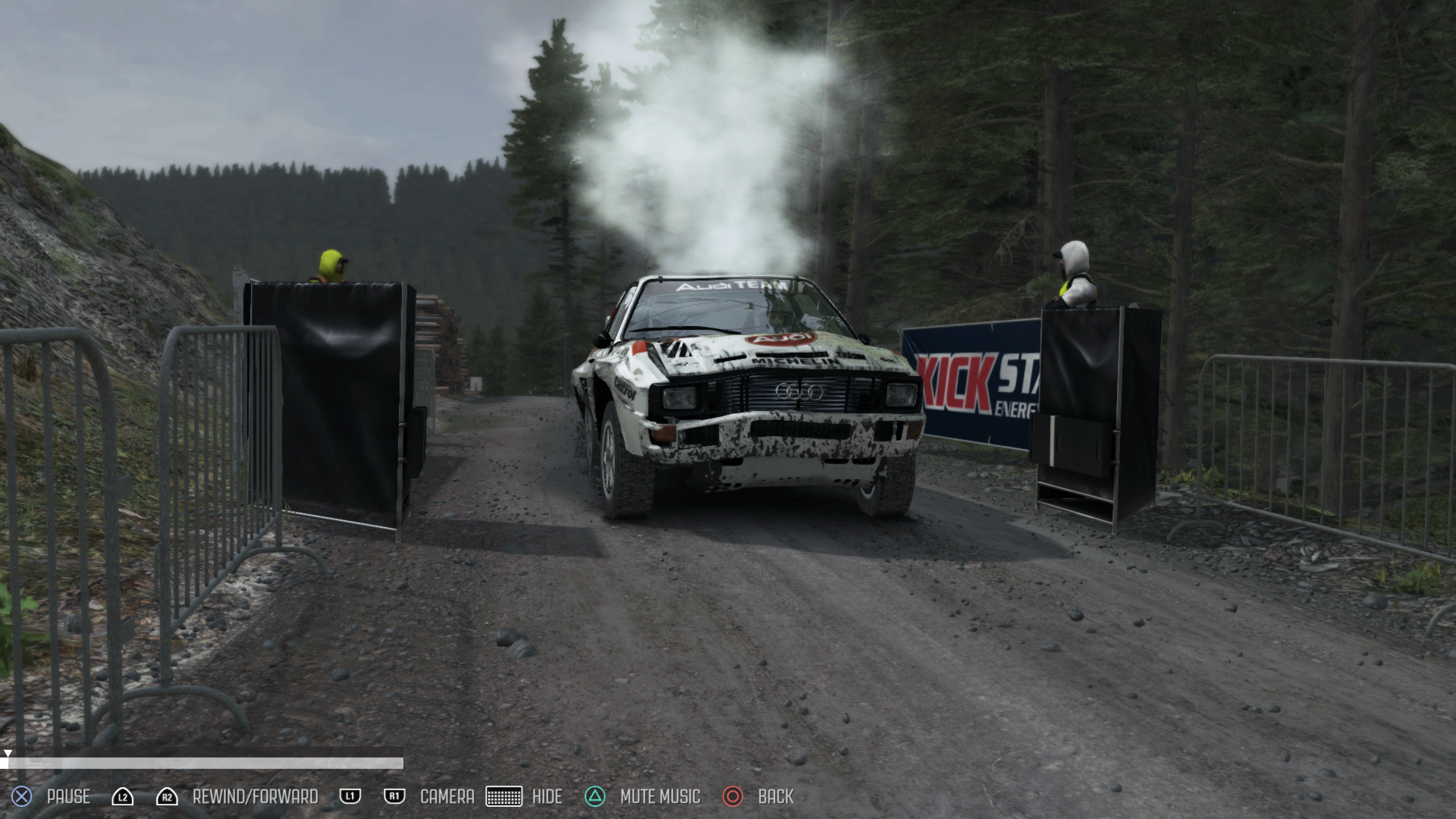Select the R2 trigger icon for forward

[166, 797]
